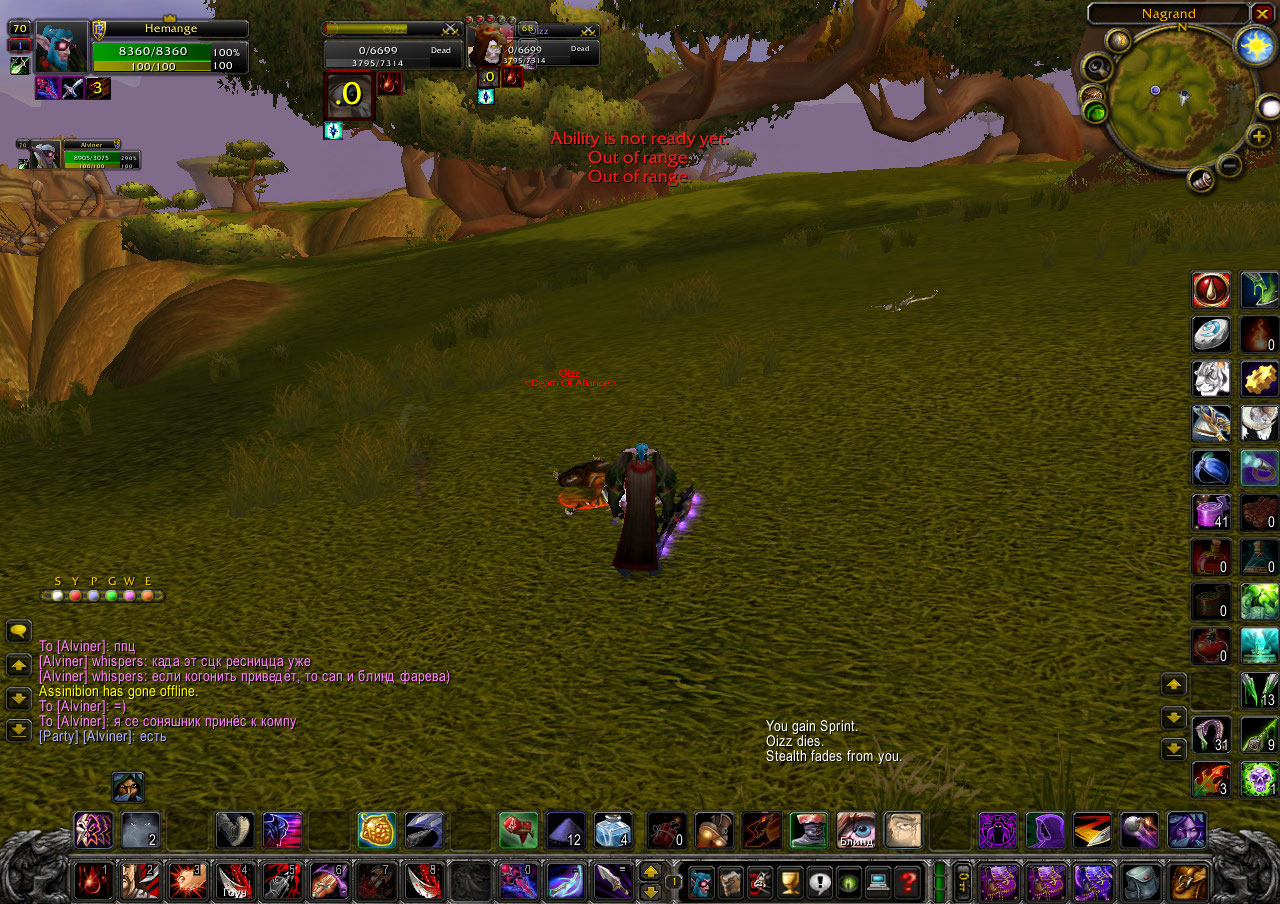The image size is (1280, 904).
Task: Zoom in the minimap with the plus button
Action: [1259, 136]
